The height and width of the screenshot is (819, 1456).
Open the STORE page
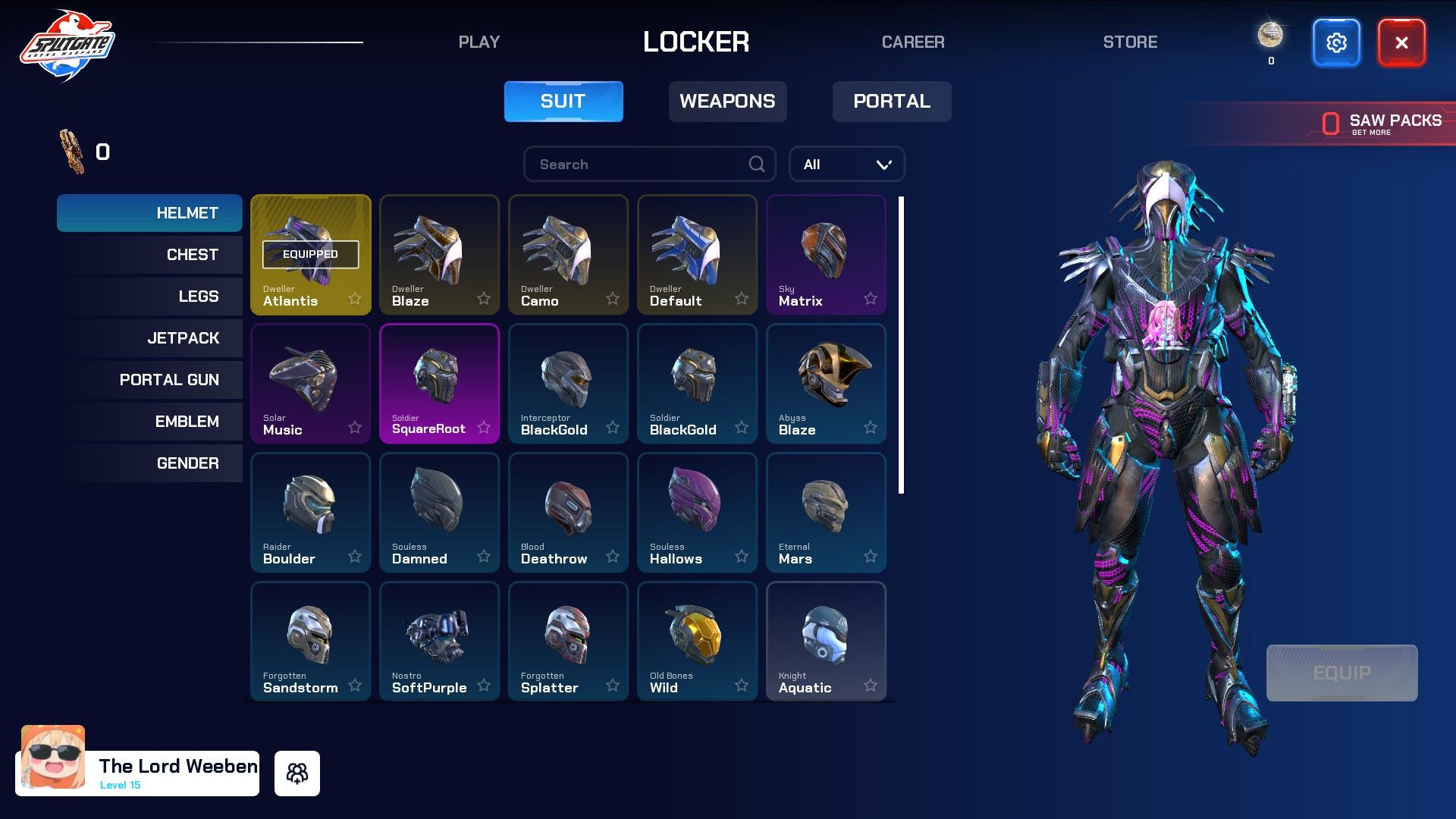pos(1129,42)
